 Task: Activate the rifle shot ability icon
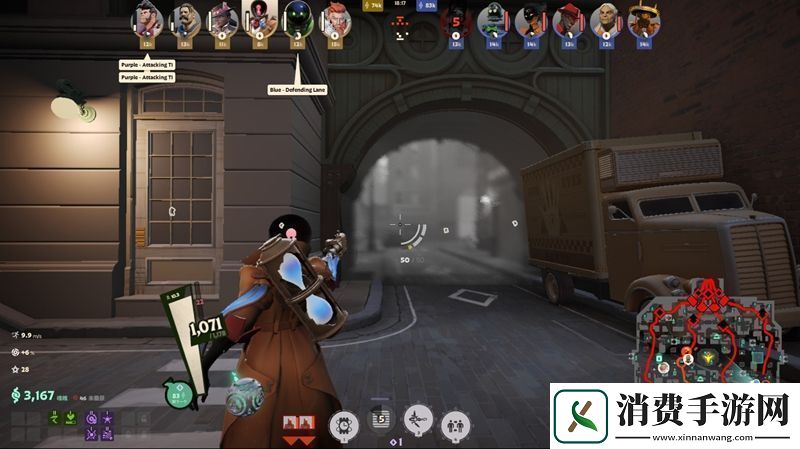tap(419, 425)
